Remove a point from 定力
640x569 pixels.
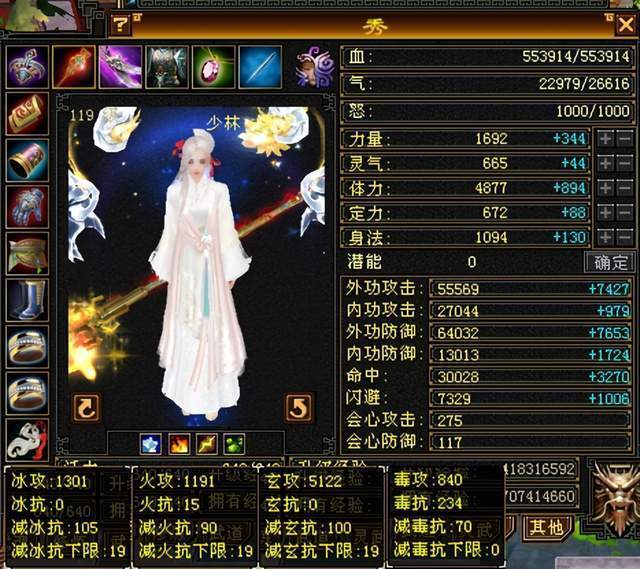[x=624, y=212]
